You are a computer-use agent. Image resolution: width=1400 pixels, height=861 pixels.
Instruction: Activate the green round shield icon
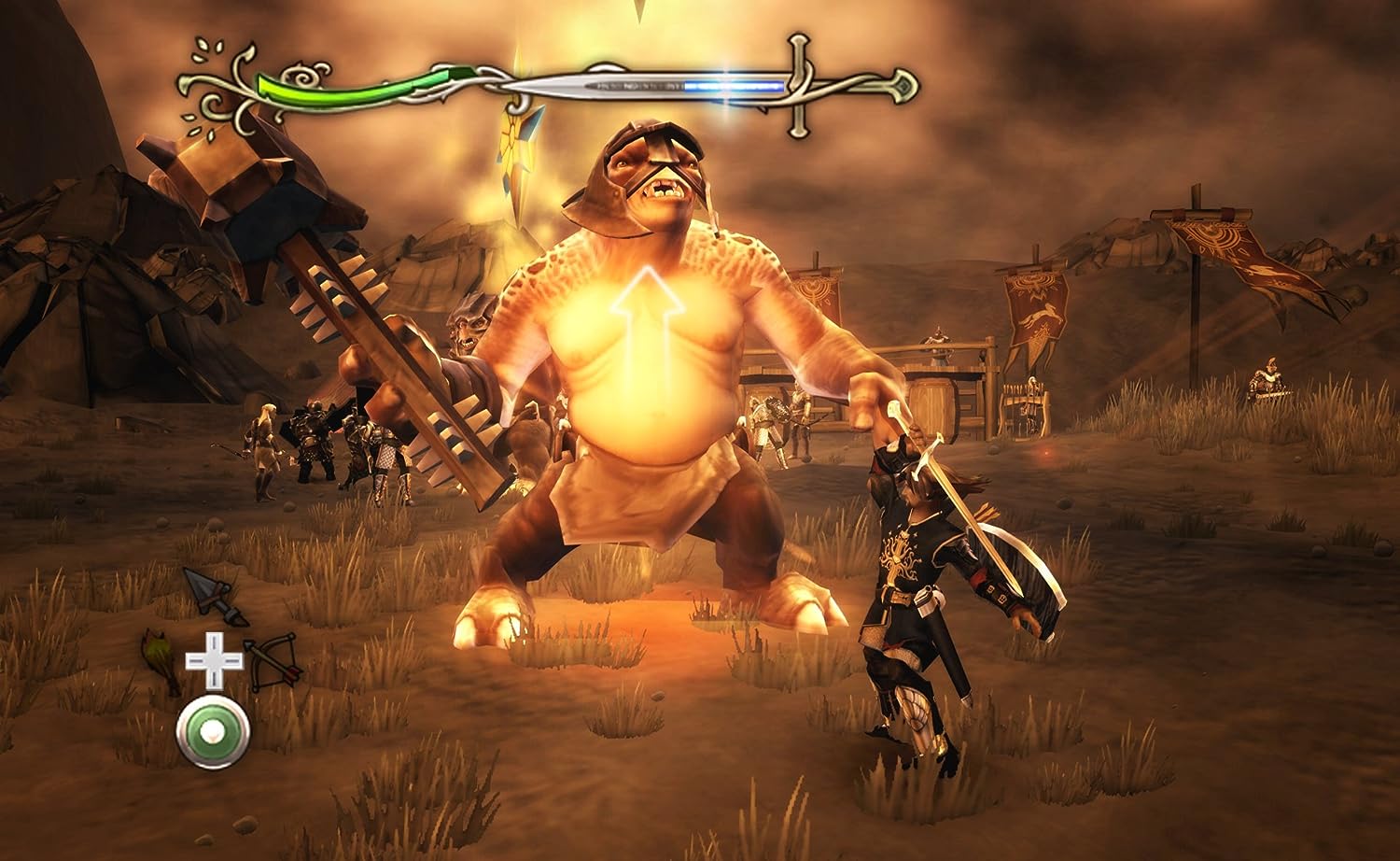pos(214,732)
